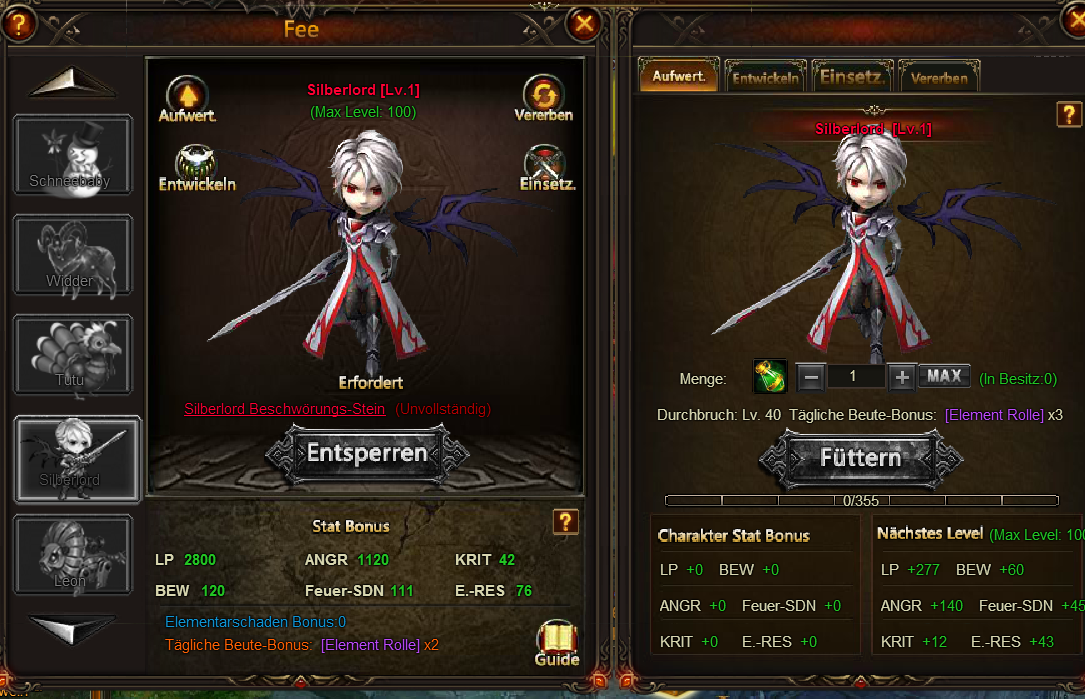Click the round Entwickeln icon beside the fairy

tap(196, 166)
